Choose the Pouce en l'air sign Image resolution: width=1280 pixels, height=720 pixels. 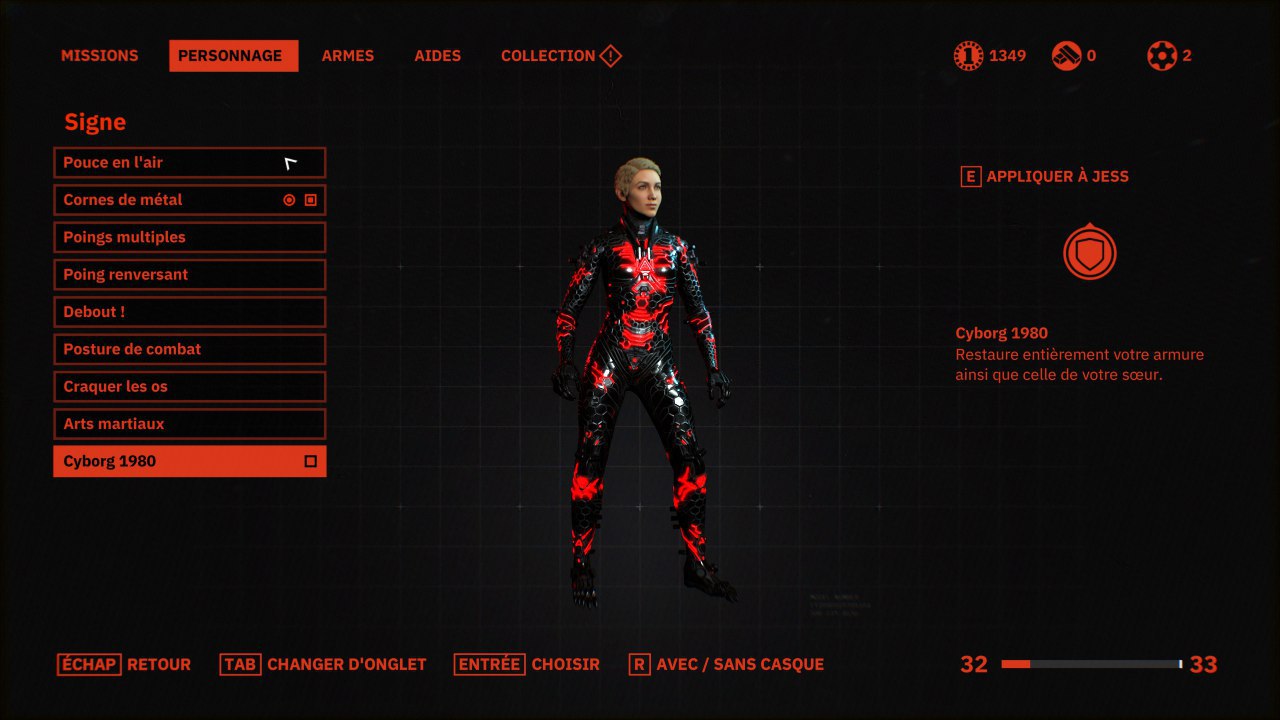coord(189,163)
